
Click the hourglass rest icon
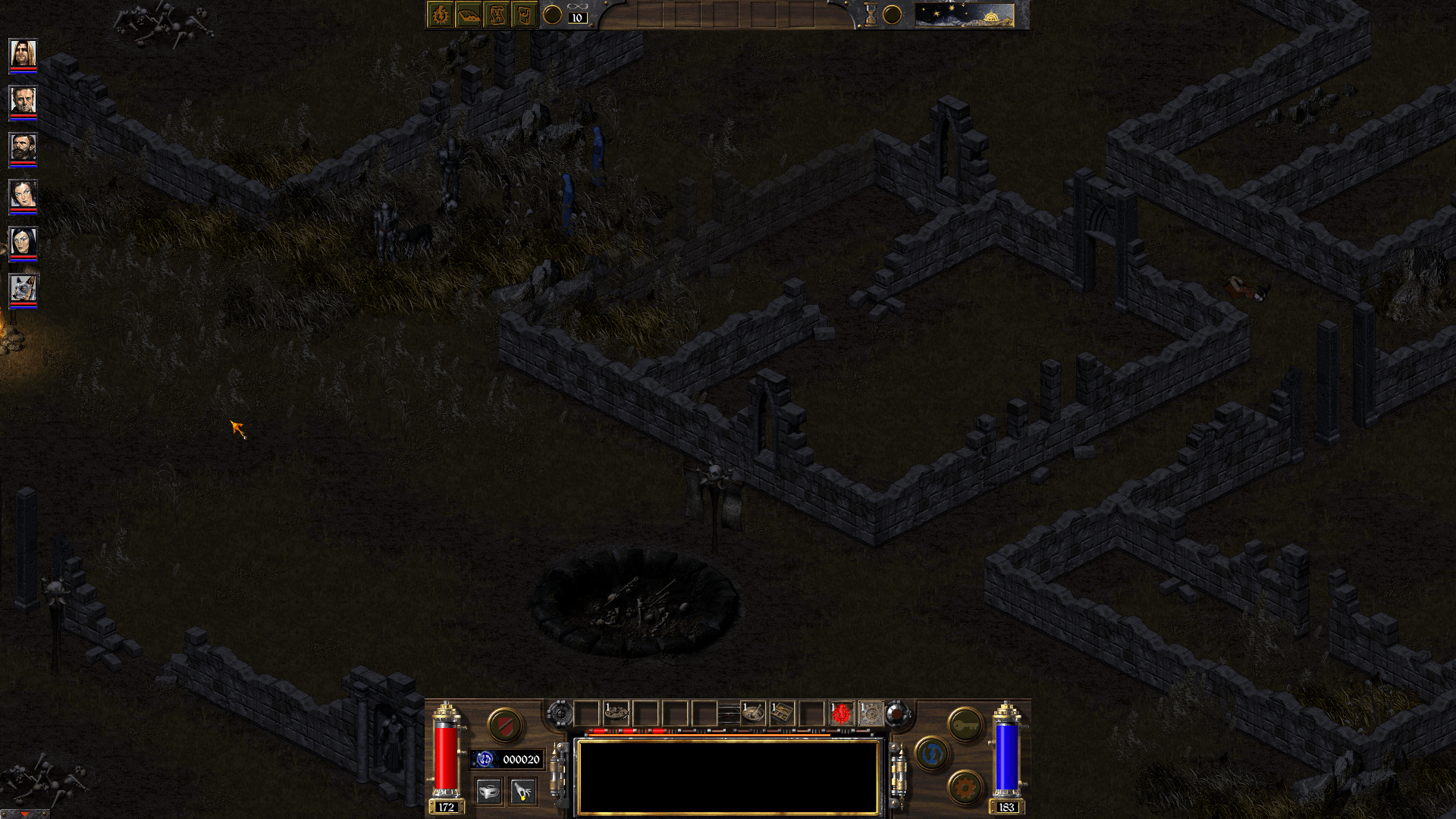(870, 13)
